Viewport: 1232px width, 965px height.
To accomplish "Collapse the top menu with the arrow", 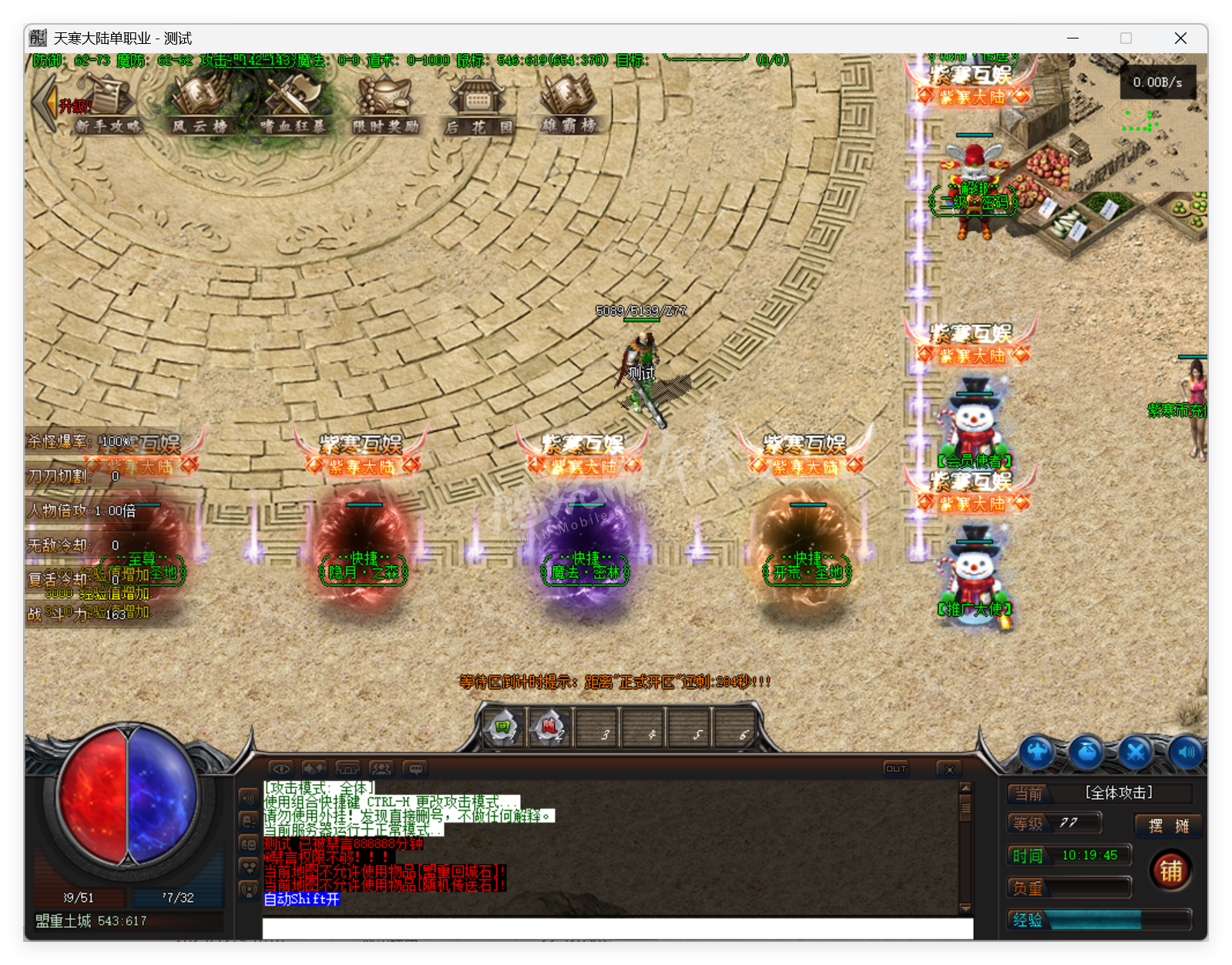I will click(44, 103).
